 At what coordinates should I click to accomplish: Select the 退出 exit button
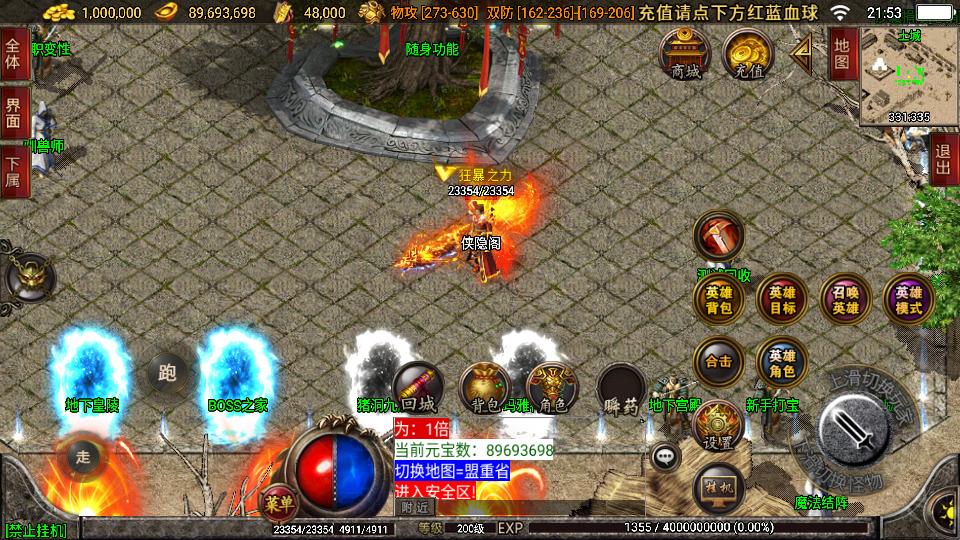943,159
